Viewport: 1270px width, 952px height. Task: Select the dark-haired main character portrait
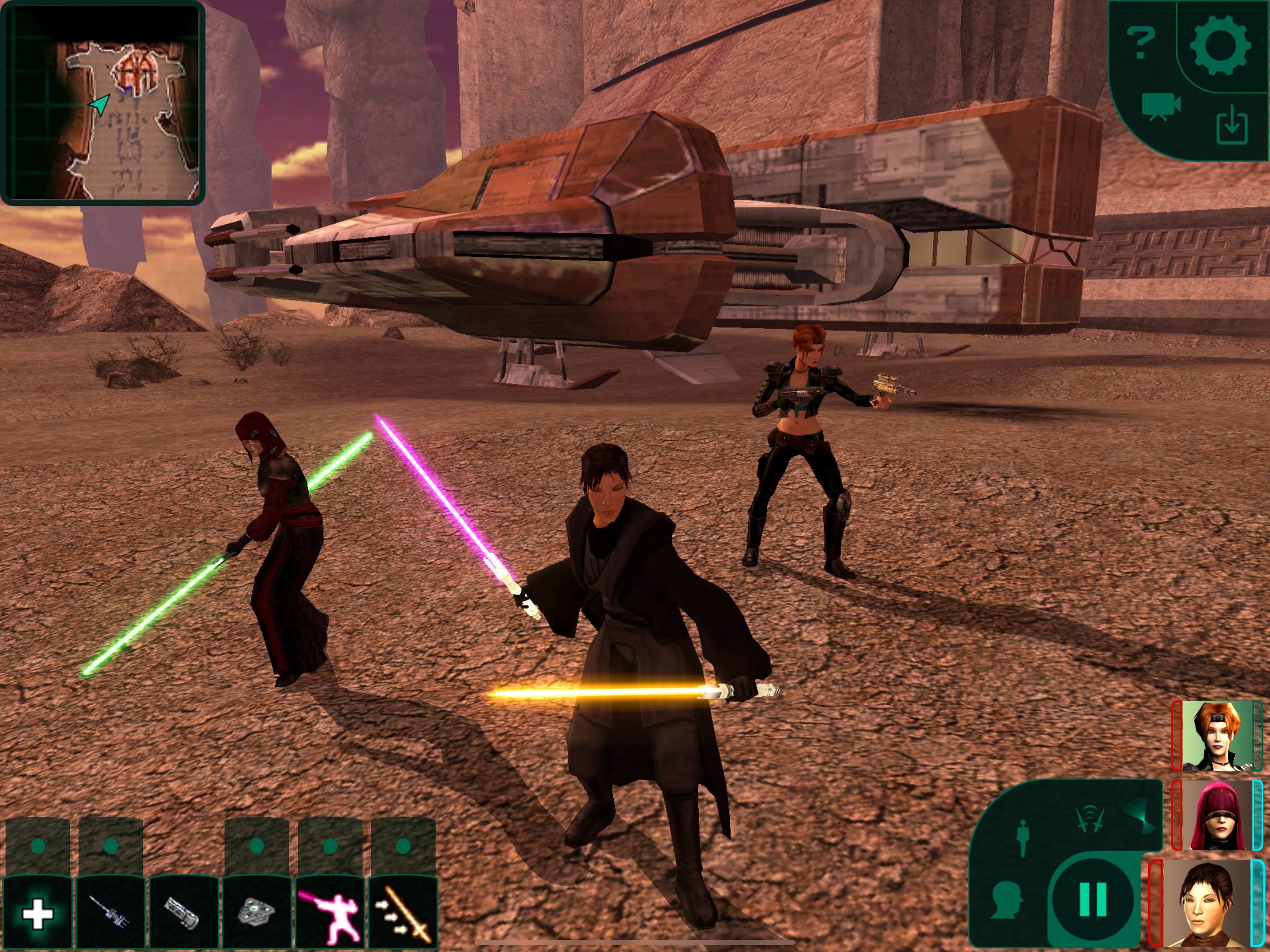pos(1206,904)
